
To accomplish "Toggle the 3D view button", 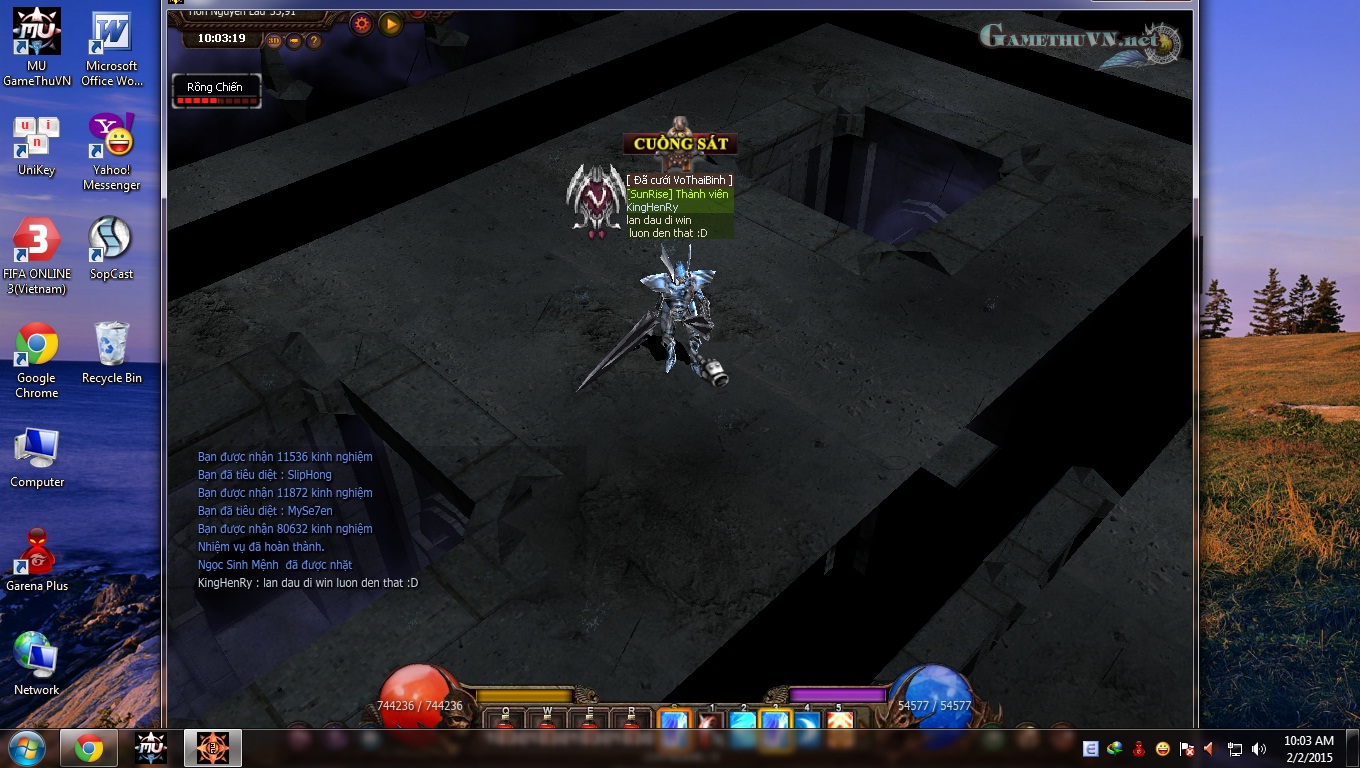I will [274, 41].
